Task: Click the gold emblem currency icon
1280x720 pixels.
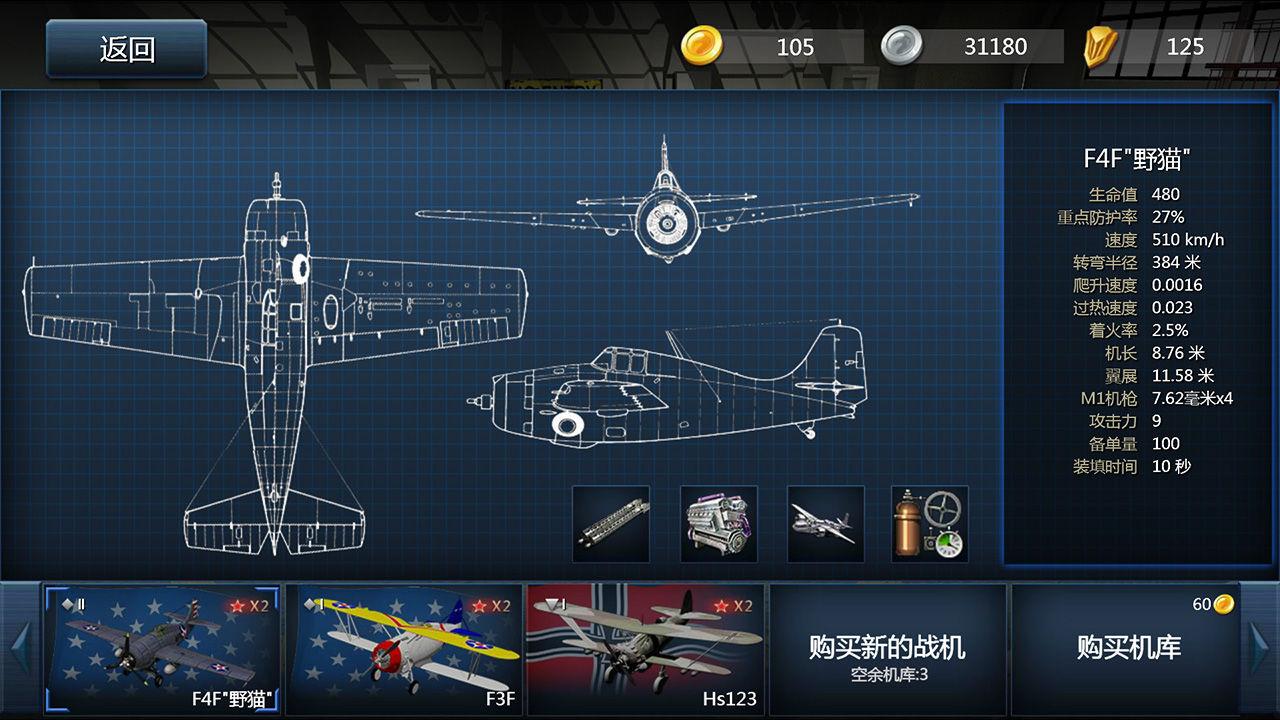Action: coord(1100,46)
